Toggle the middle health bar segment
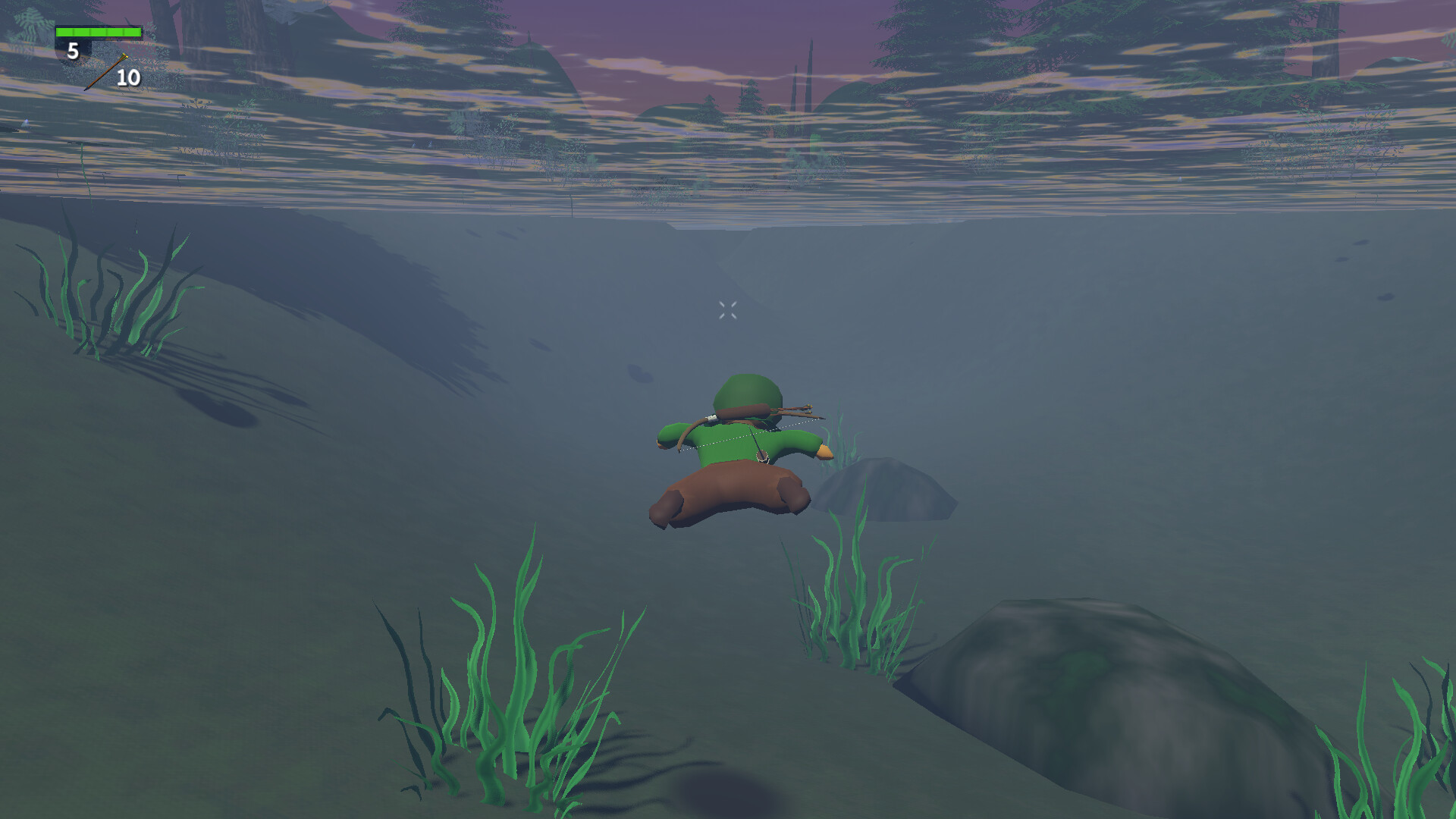 point(99,33)
